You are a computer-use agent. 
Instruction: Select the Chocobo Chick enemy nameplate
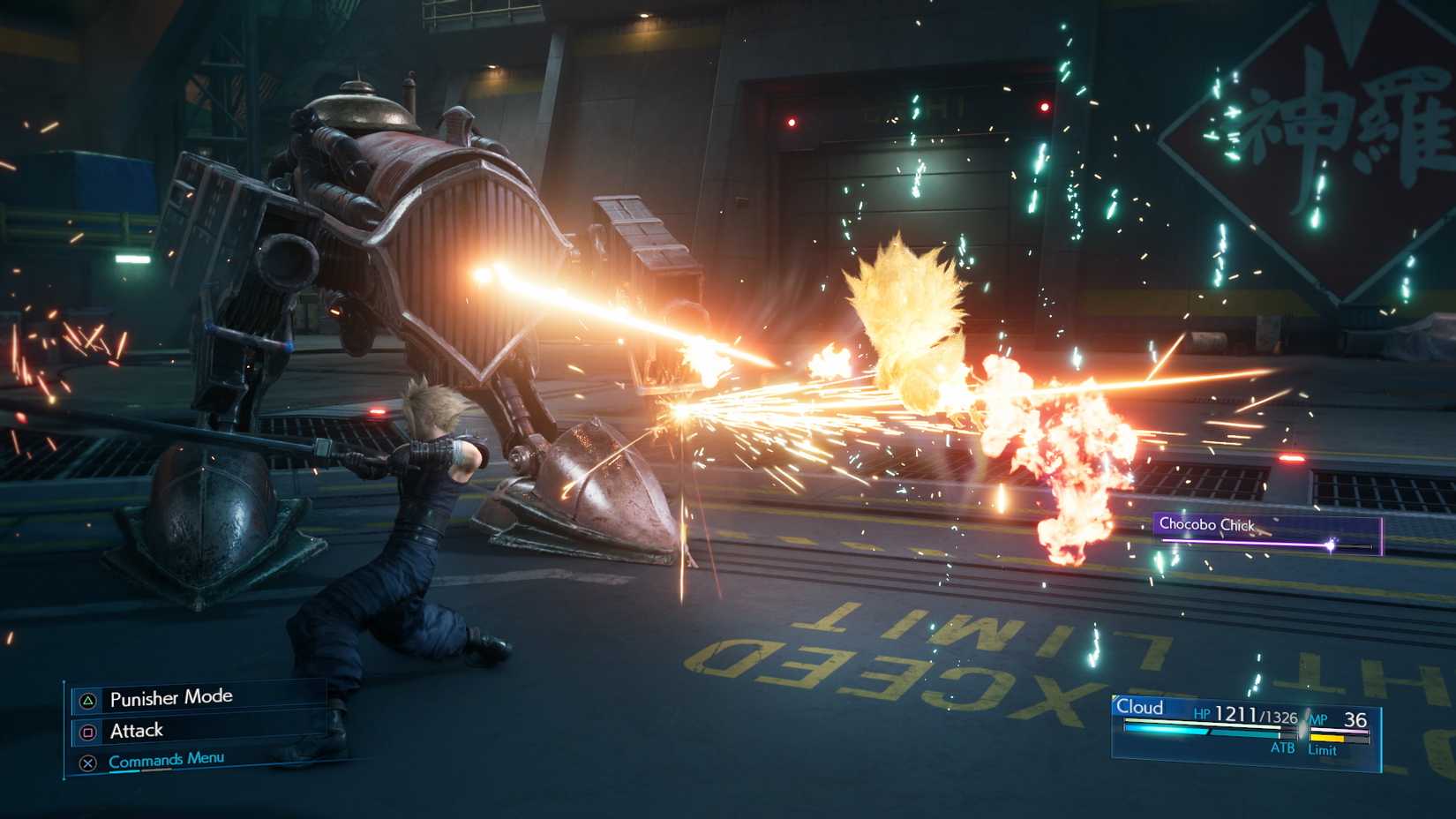(1207, 524)
